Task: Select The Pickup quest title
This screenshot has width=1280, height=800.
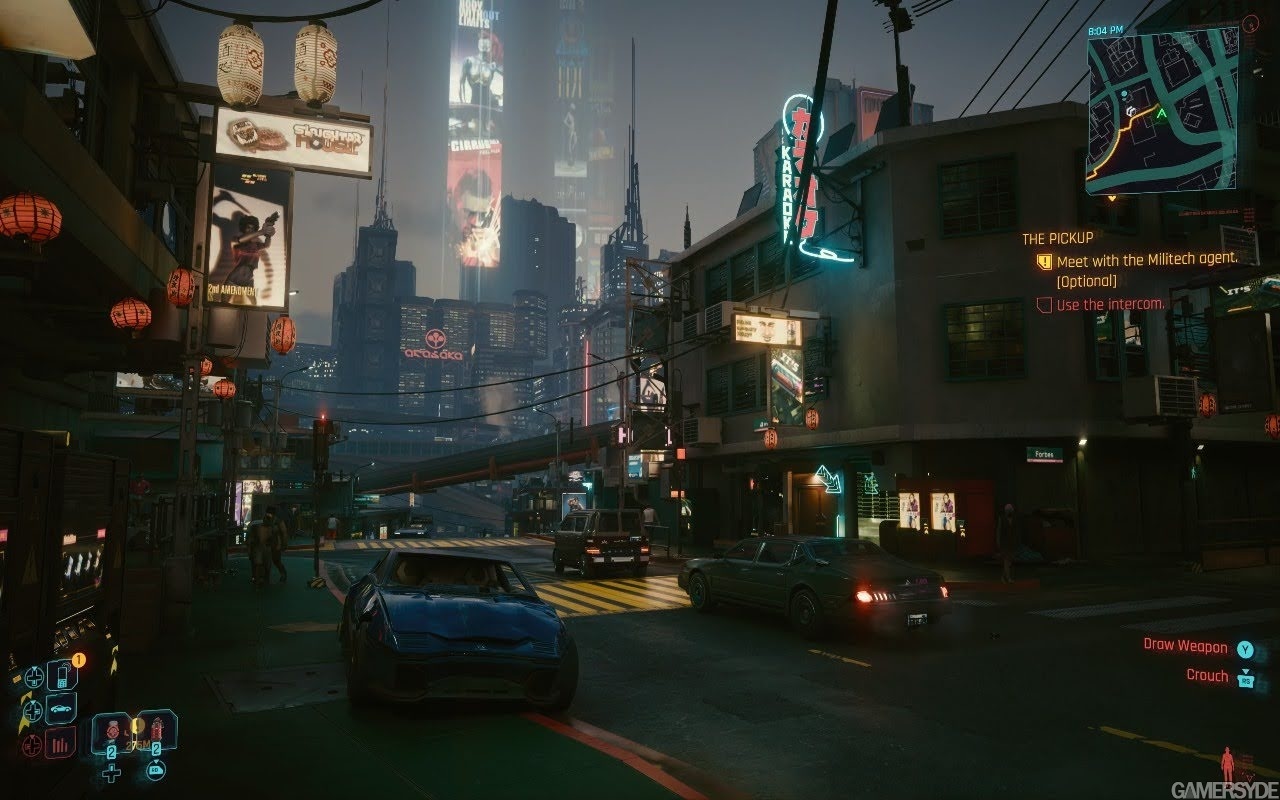Action: [x=1057, y=239]
